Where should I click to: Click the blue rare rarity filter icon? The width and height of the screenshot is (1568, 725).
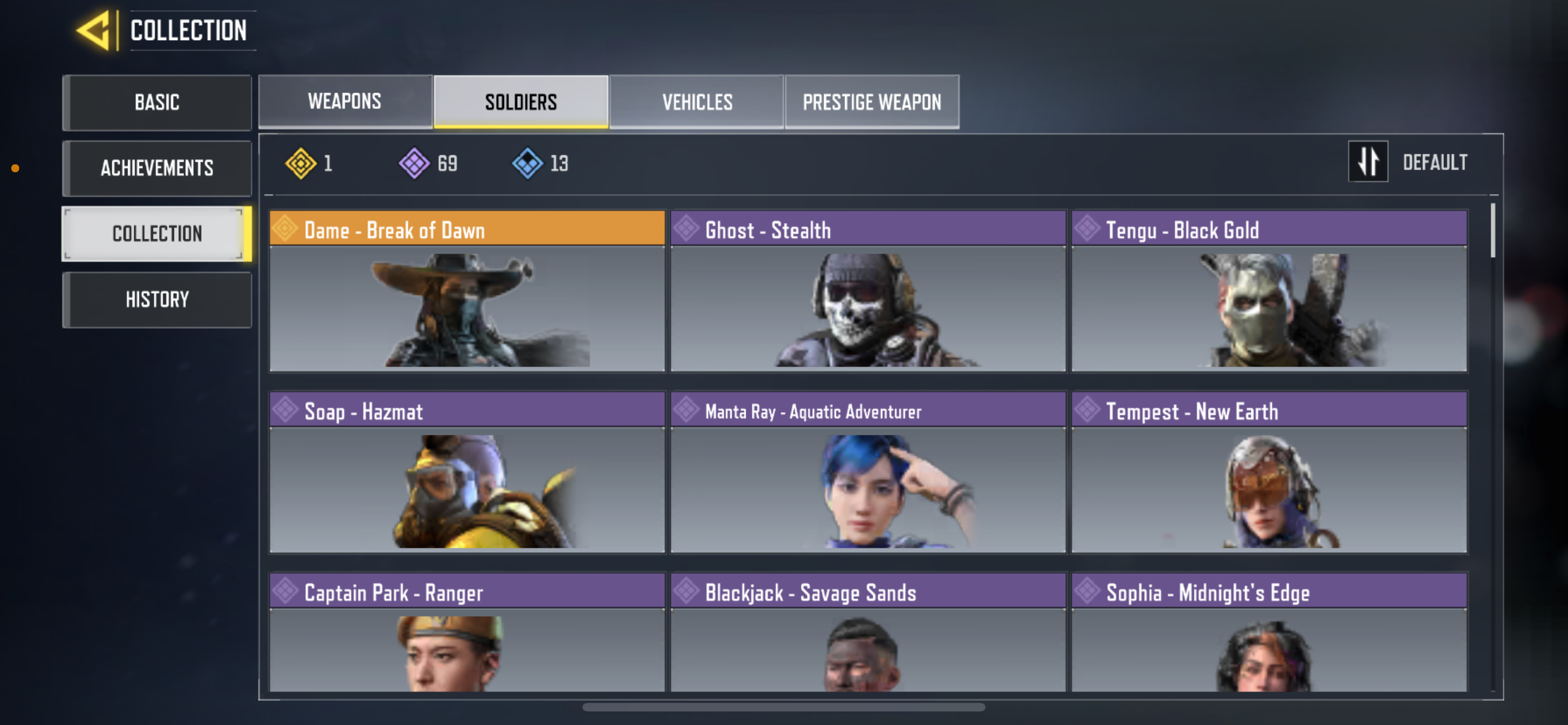[x=527, y=162]
